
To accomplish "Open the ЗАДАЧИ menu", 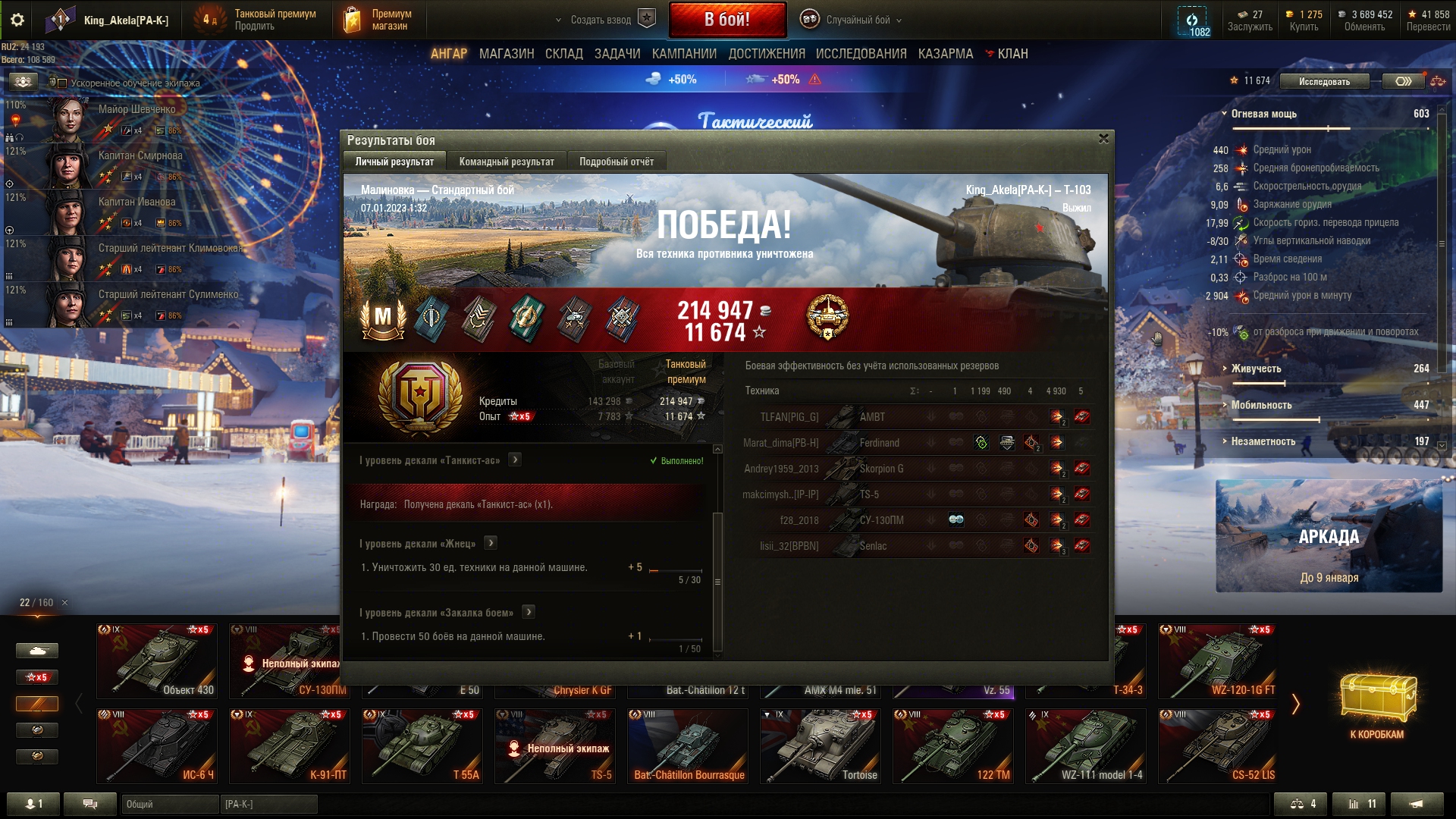I will [x=617, y=54].
